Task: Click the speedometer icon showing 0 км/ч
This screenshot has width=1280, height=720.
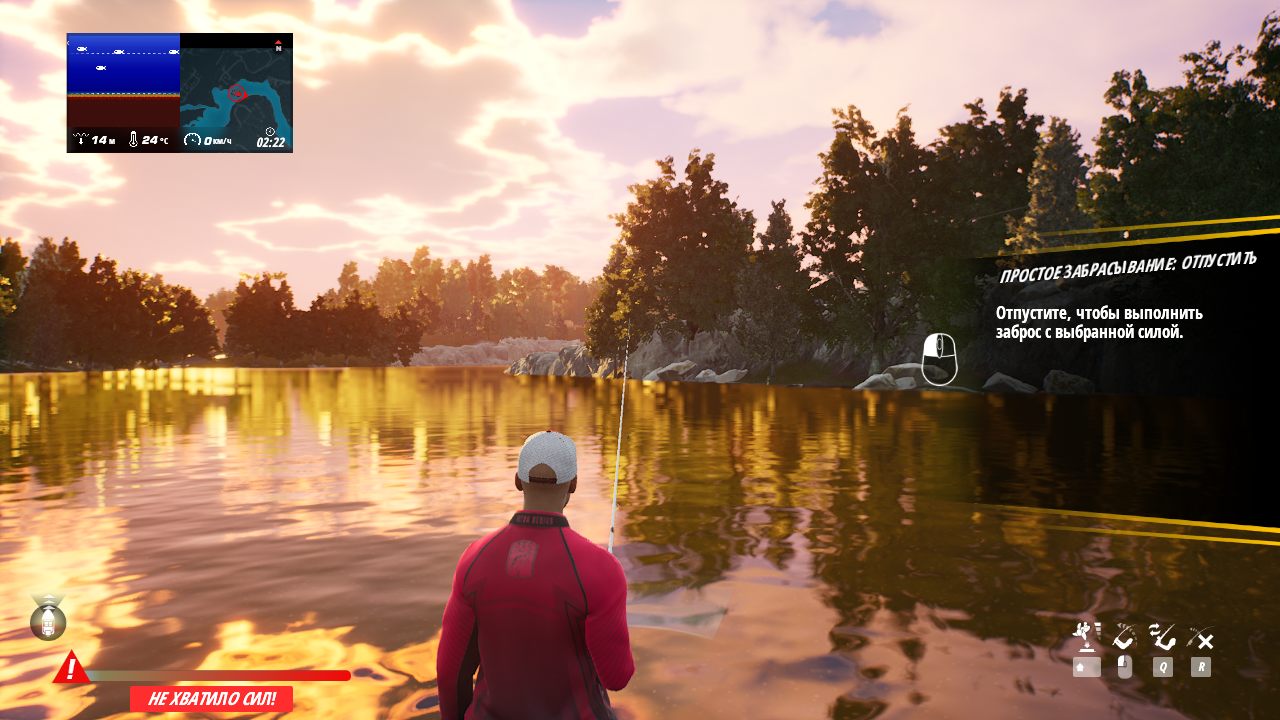Action: click(193, 139)
